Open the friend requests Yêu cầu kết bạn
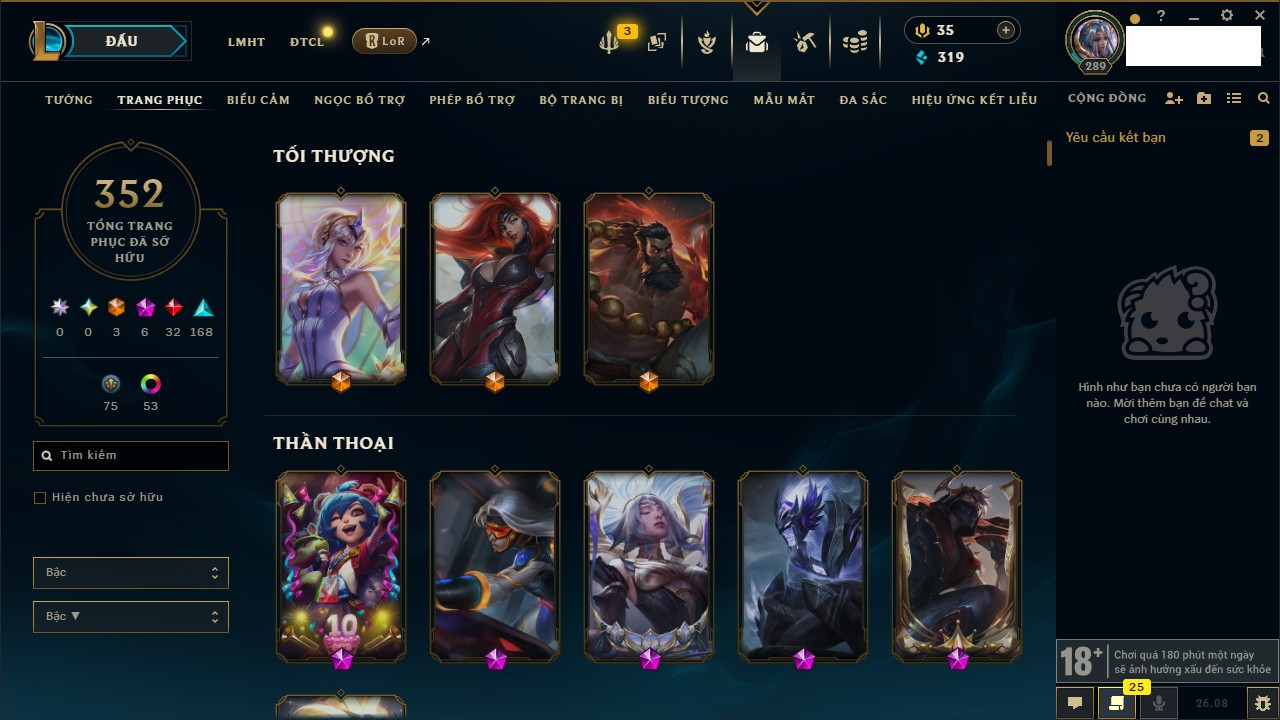Screen dimensions: 1280x720 tap(1116, 138)
